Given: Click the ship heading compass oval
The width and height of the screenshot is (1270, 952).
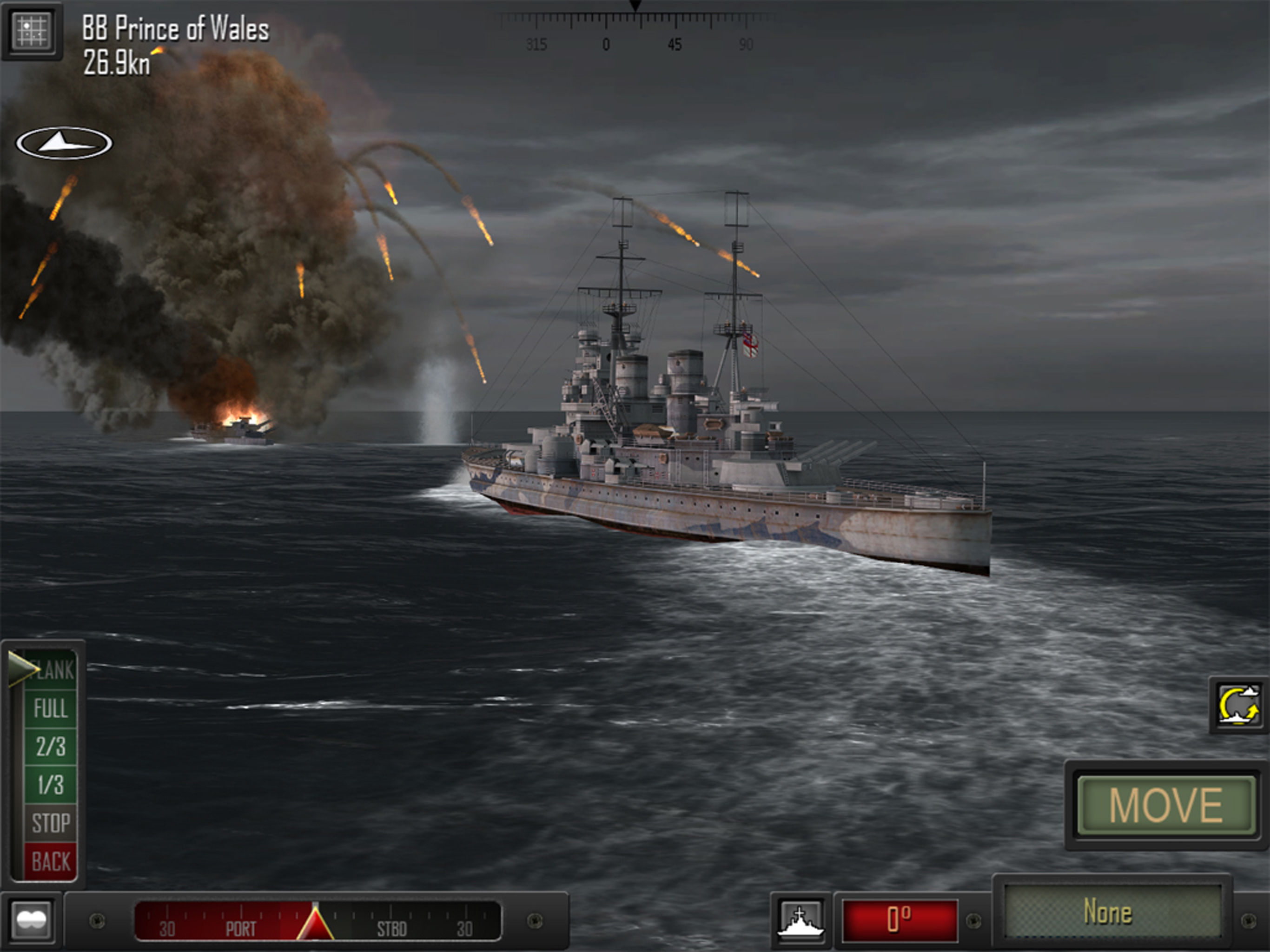Looking at the screenshot, I should coord(64,143).
